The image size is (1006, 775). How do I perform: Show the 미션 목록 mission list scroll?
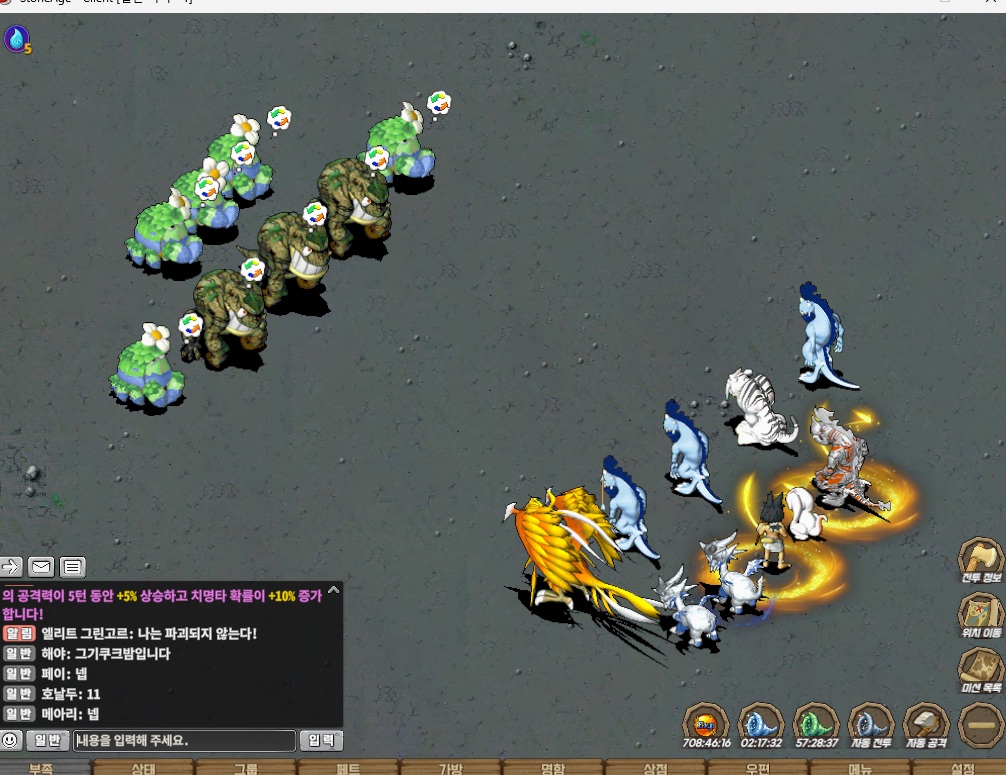click(x=980, y=667)
